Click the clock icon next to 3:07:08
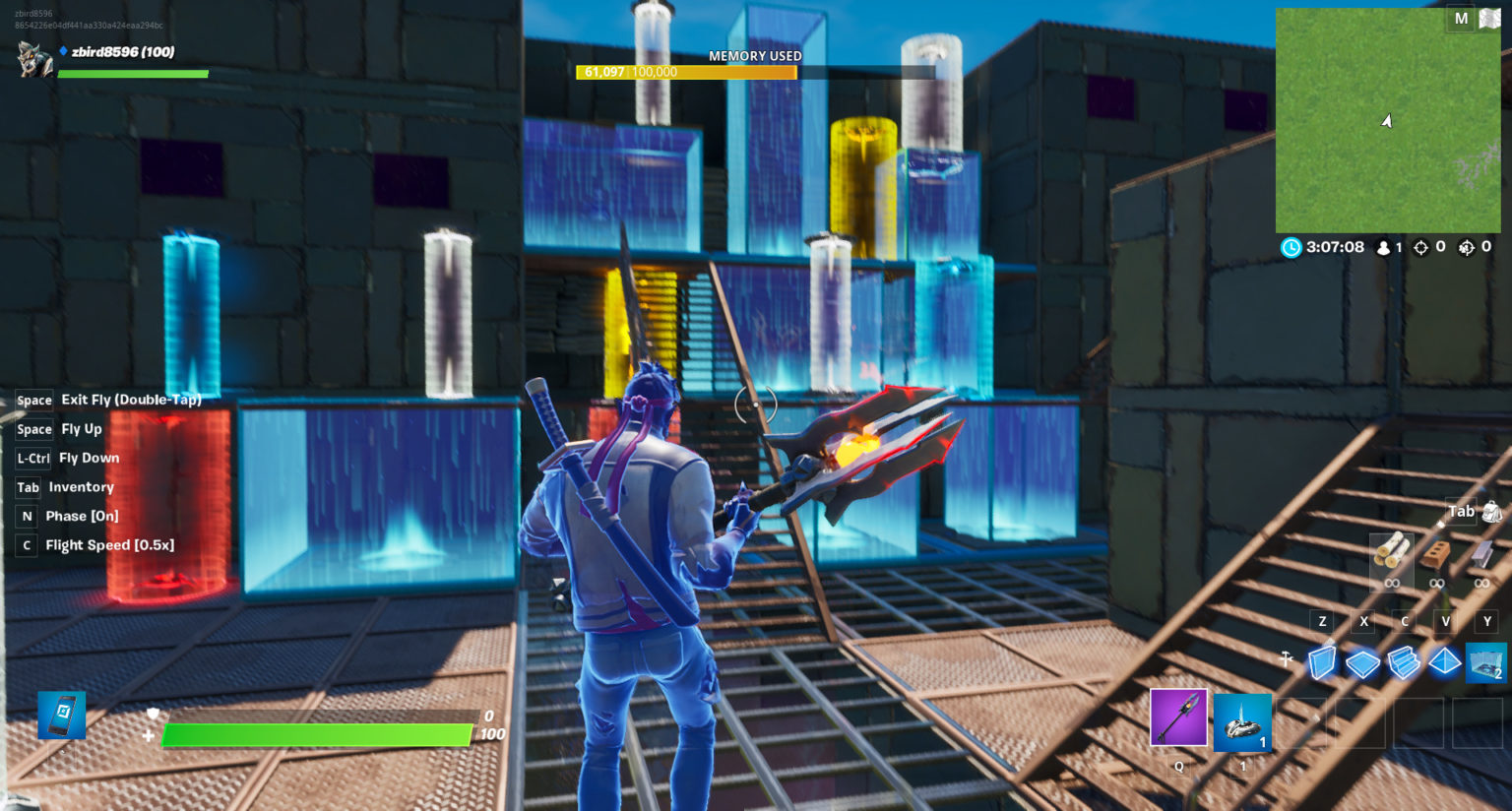Image resolution: width=1512 pixels, height=811 pixels. (1290, 248)
